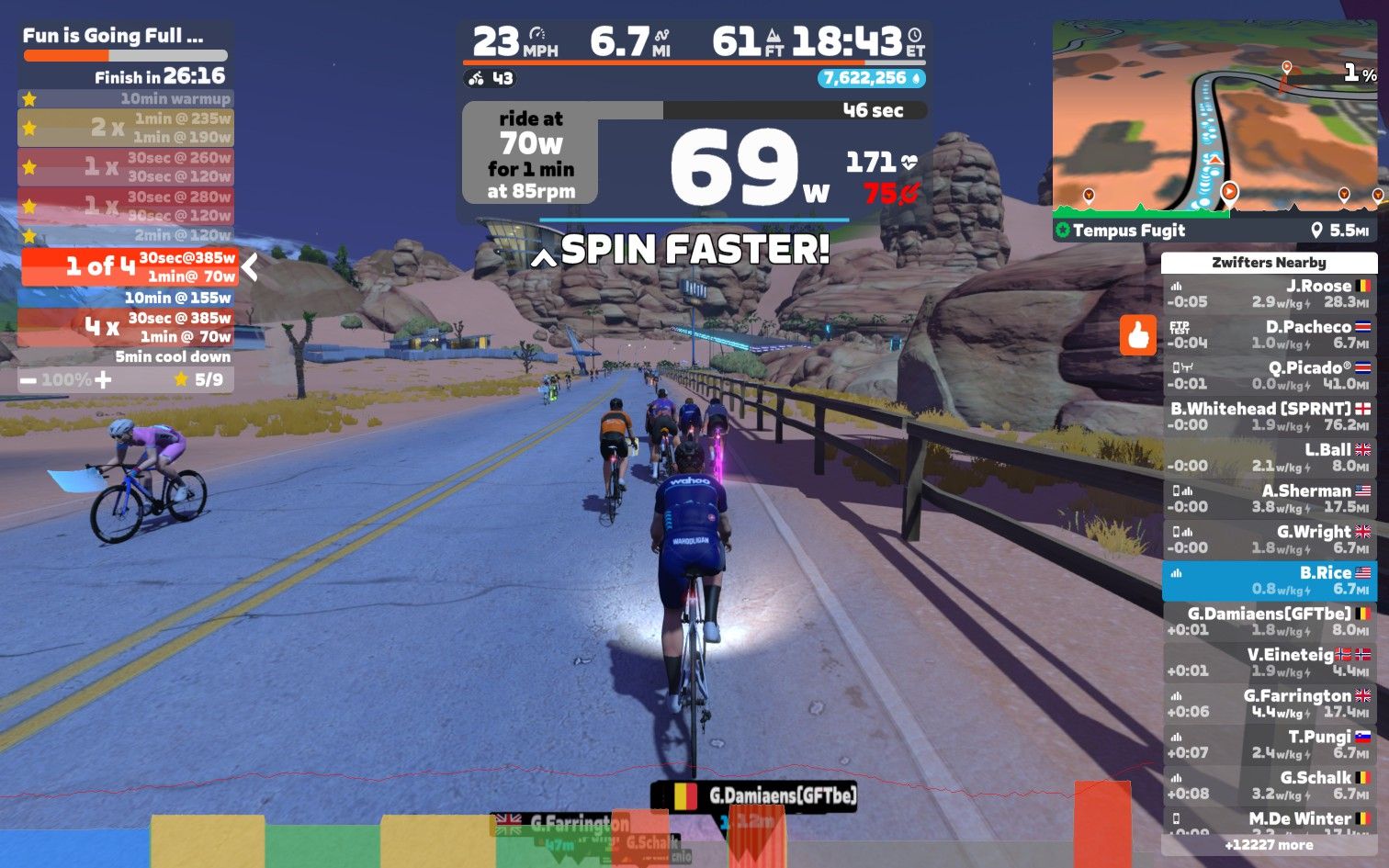Select the highlighted B.Rice rider row
The image size is (1389, 868).
1269,581
